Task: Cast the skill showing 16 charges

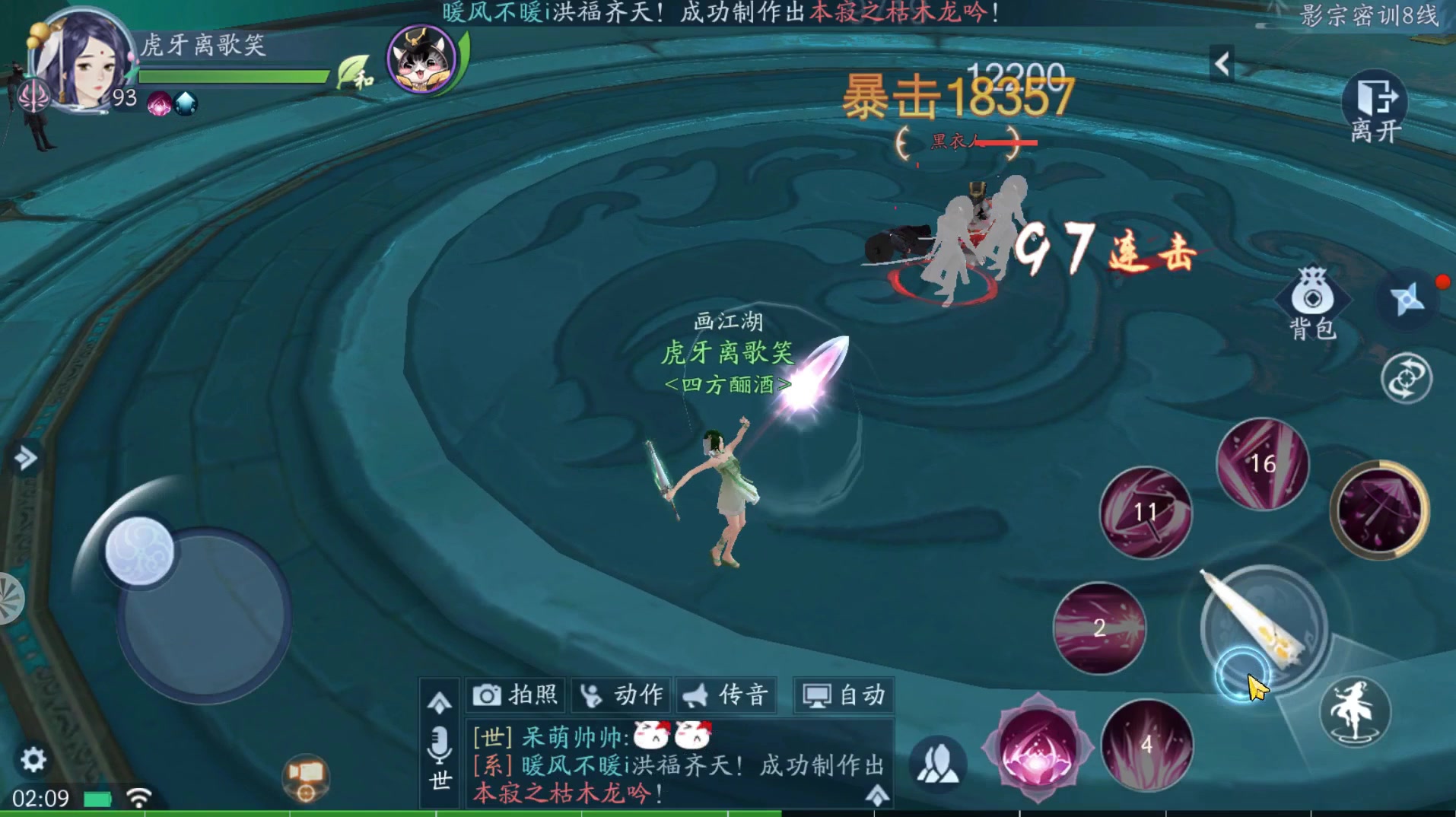Action: click(x=1263, y=465)
